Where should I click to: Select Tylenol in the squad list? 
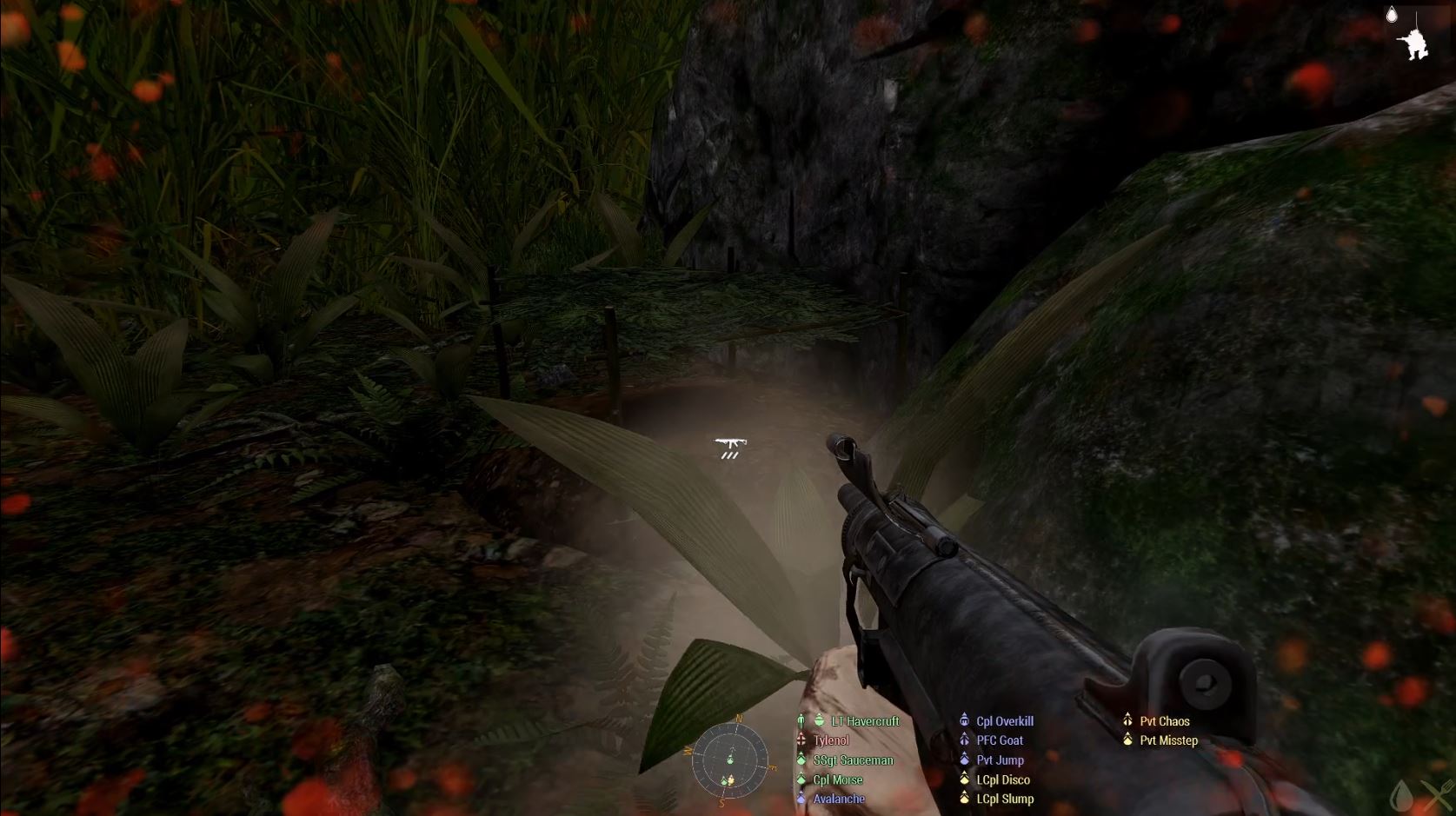coord(830,740)
